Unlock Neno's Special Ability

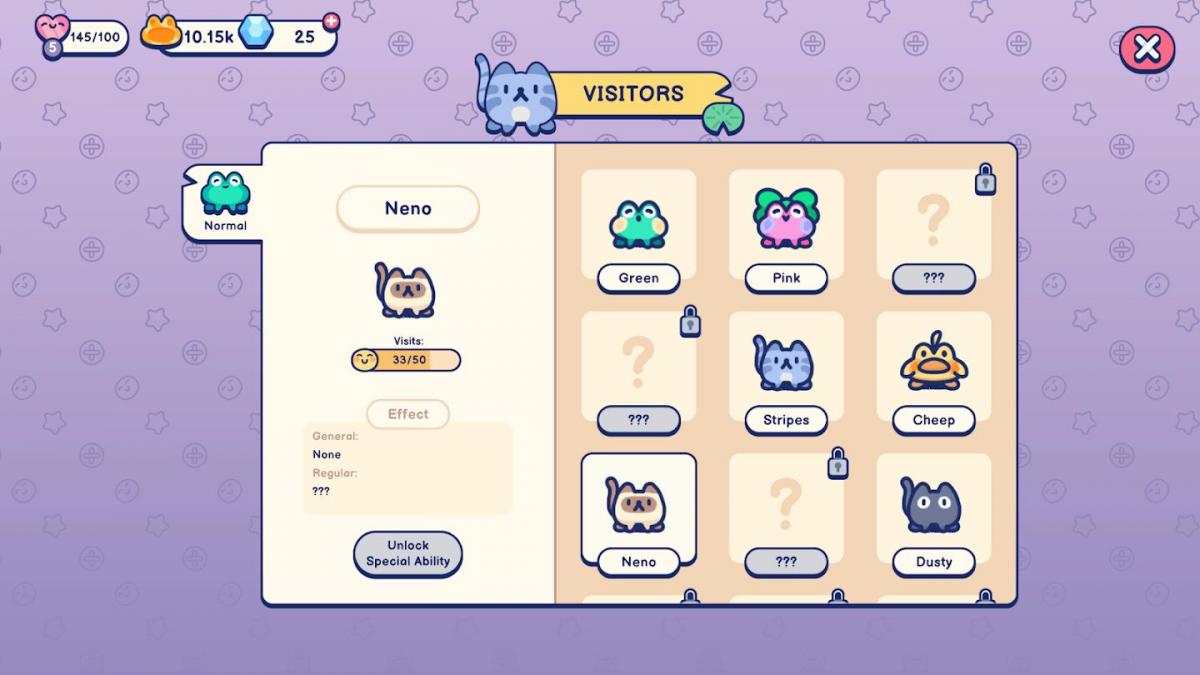(x=408, y=553)
